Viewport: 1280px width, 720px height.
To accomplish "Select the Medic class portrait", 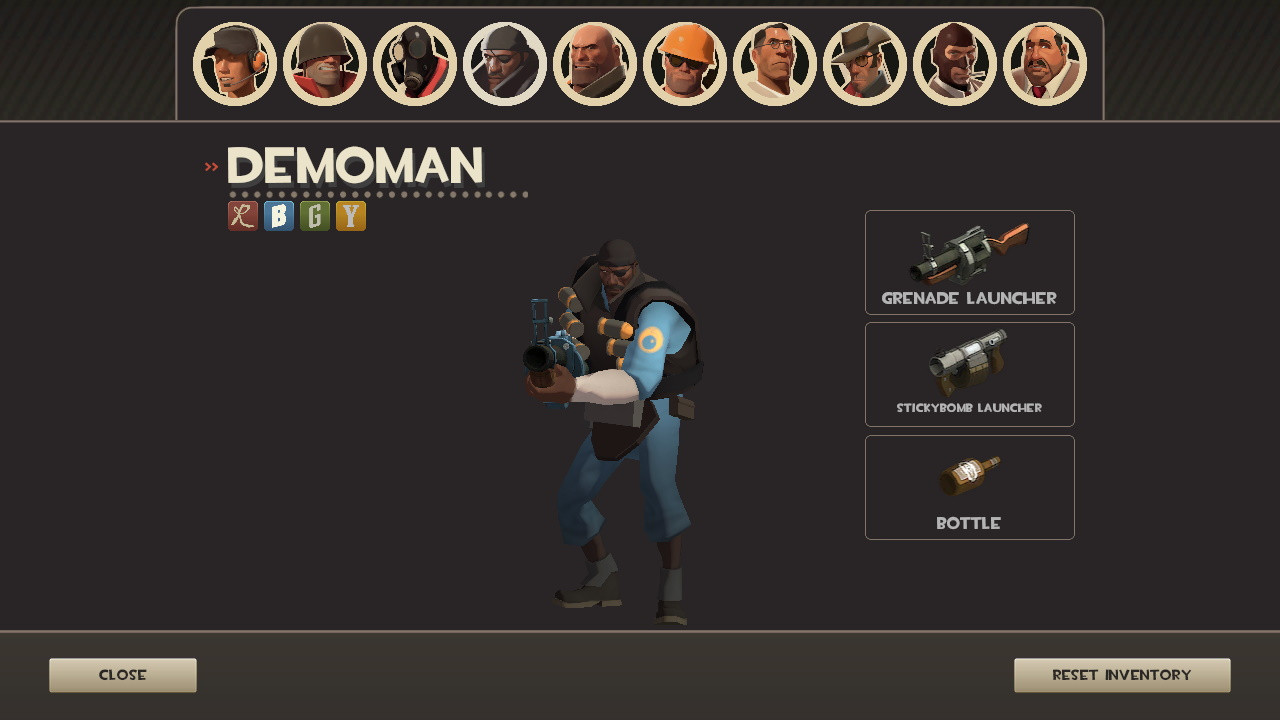I will (775, 64).
